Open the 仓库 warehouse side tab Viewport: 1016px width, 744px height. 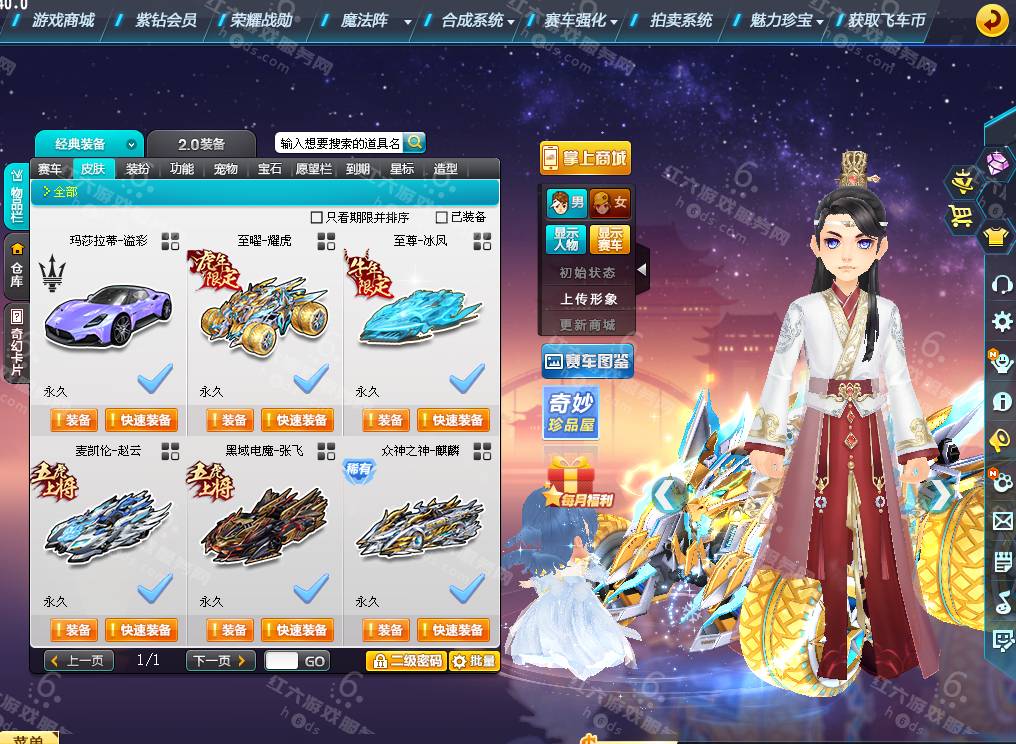17,269
